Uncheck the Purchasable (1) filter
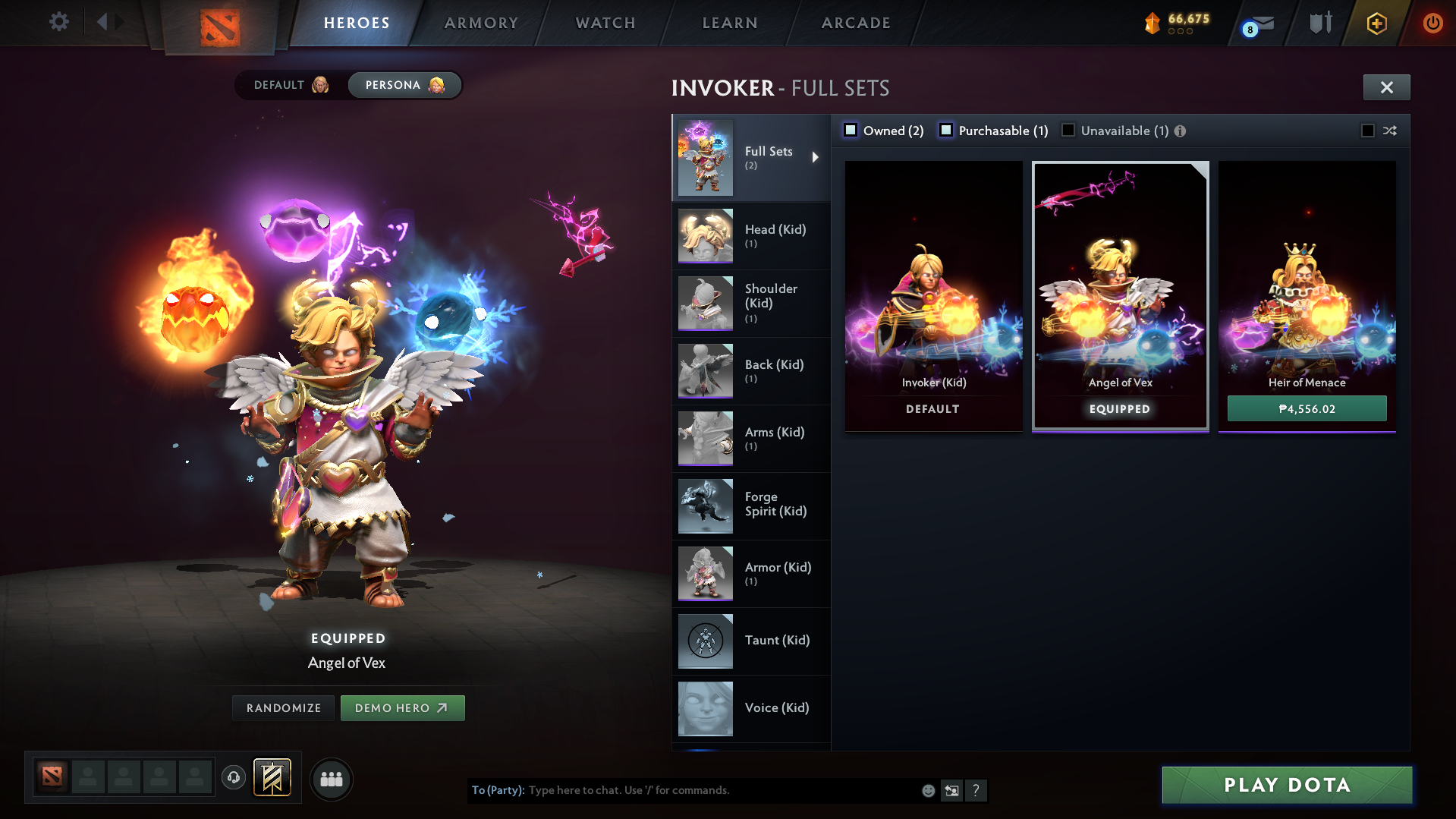Viewport: 1456px width, 819px height. pos(945,130)
